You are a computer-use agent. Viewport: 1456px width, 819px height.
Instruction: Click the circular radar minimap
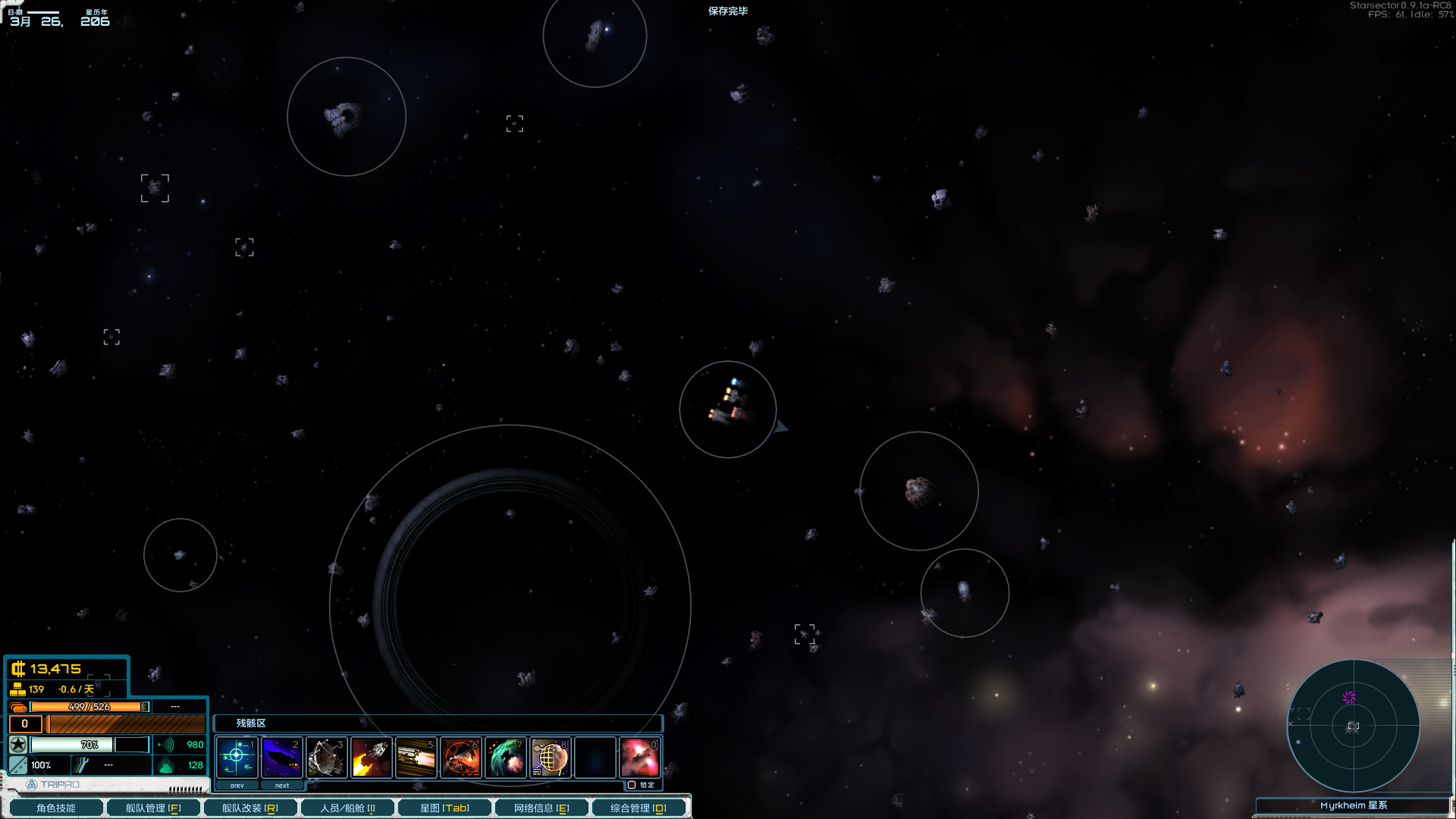pyautogui.click(x=1353, y=726)
